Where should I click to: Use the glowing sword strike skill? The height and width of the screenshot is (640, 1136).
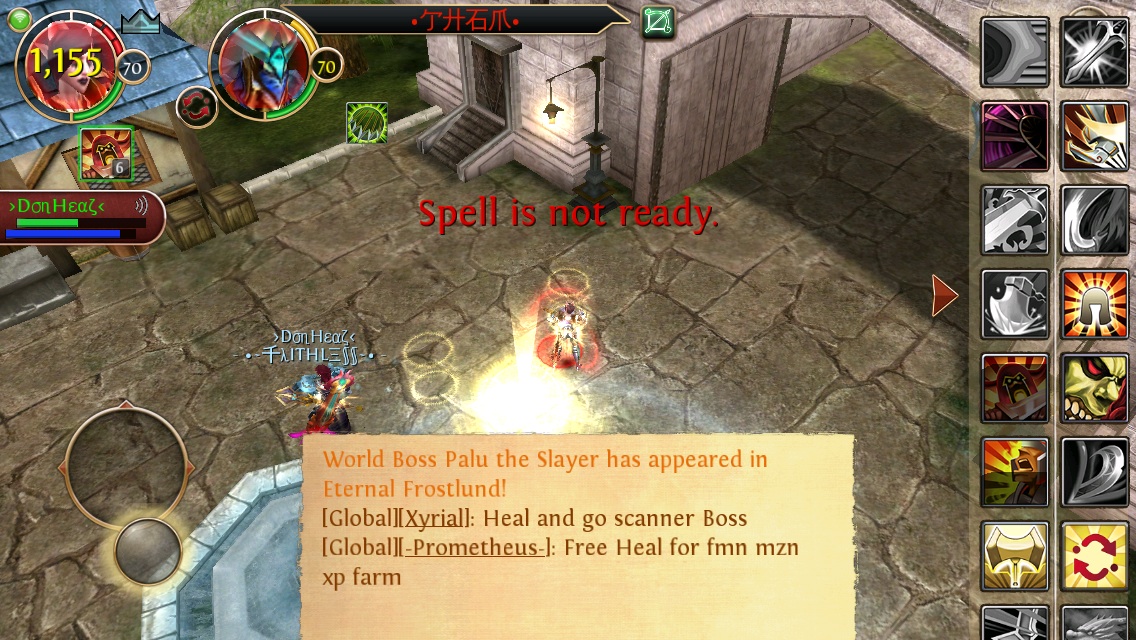[1095, 51]
